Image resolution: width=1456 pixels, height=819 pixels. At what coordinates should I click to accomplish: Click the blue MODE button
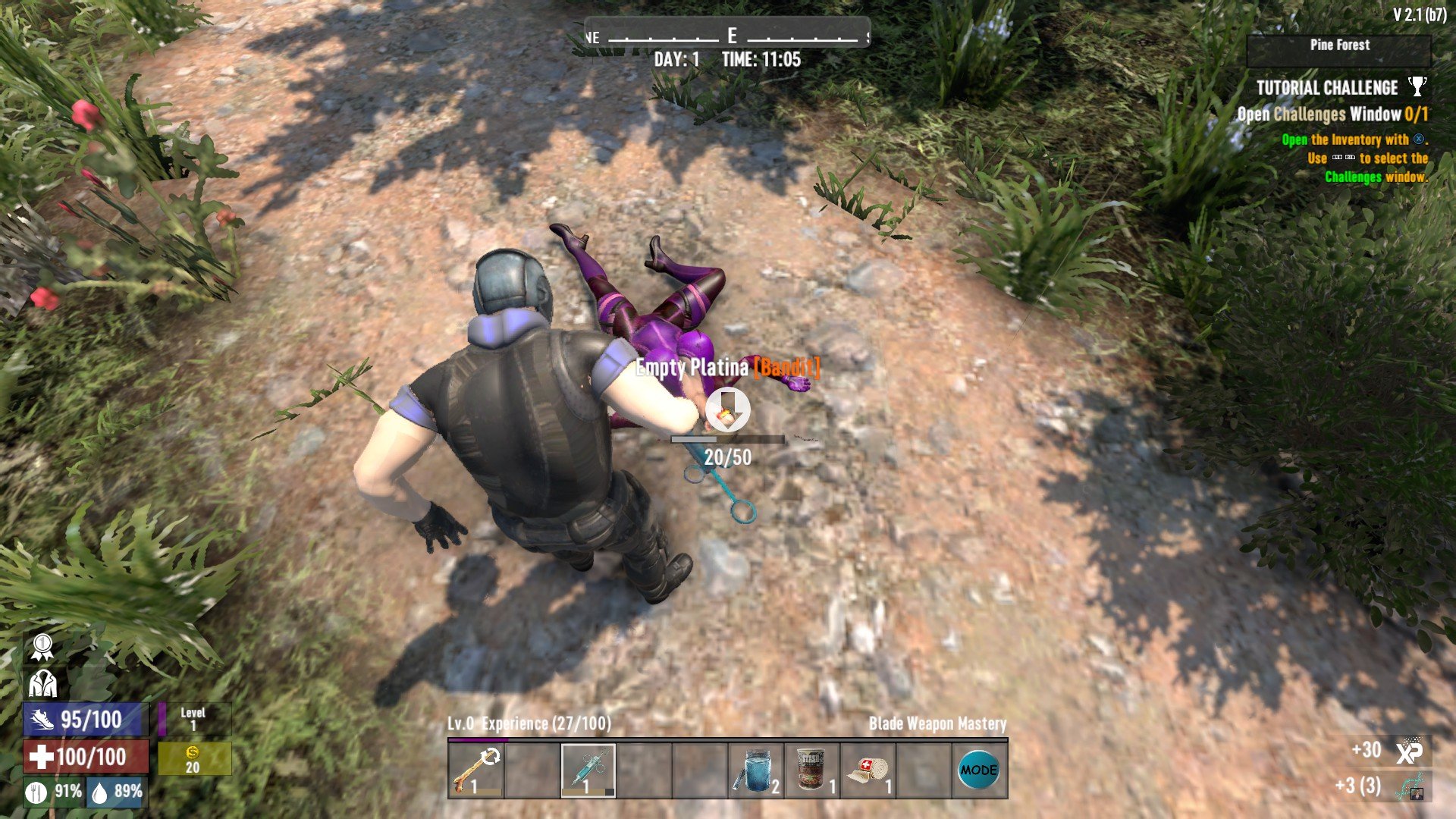click(x=978, y=770)
